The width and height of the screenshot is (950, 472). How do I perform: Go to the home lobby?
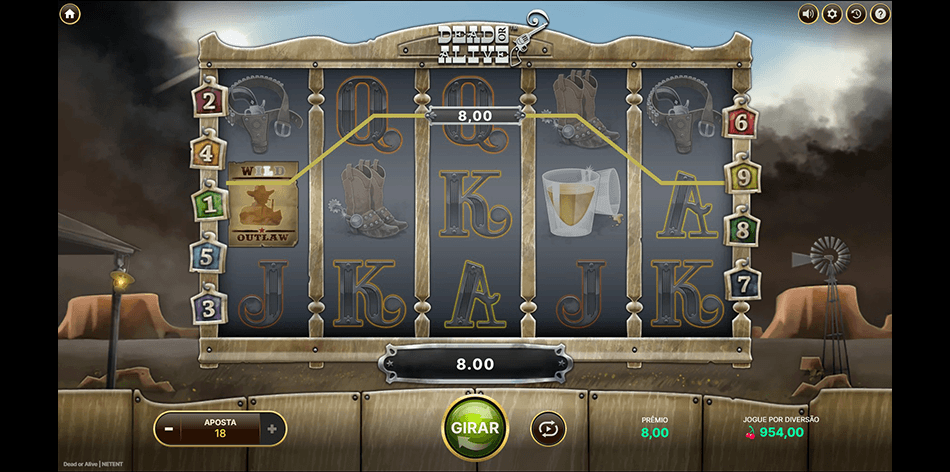click(x=70, y=14)
